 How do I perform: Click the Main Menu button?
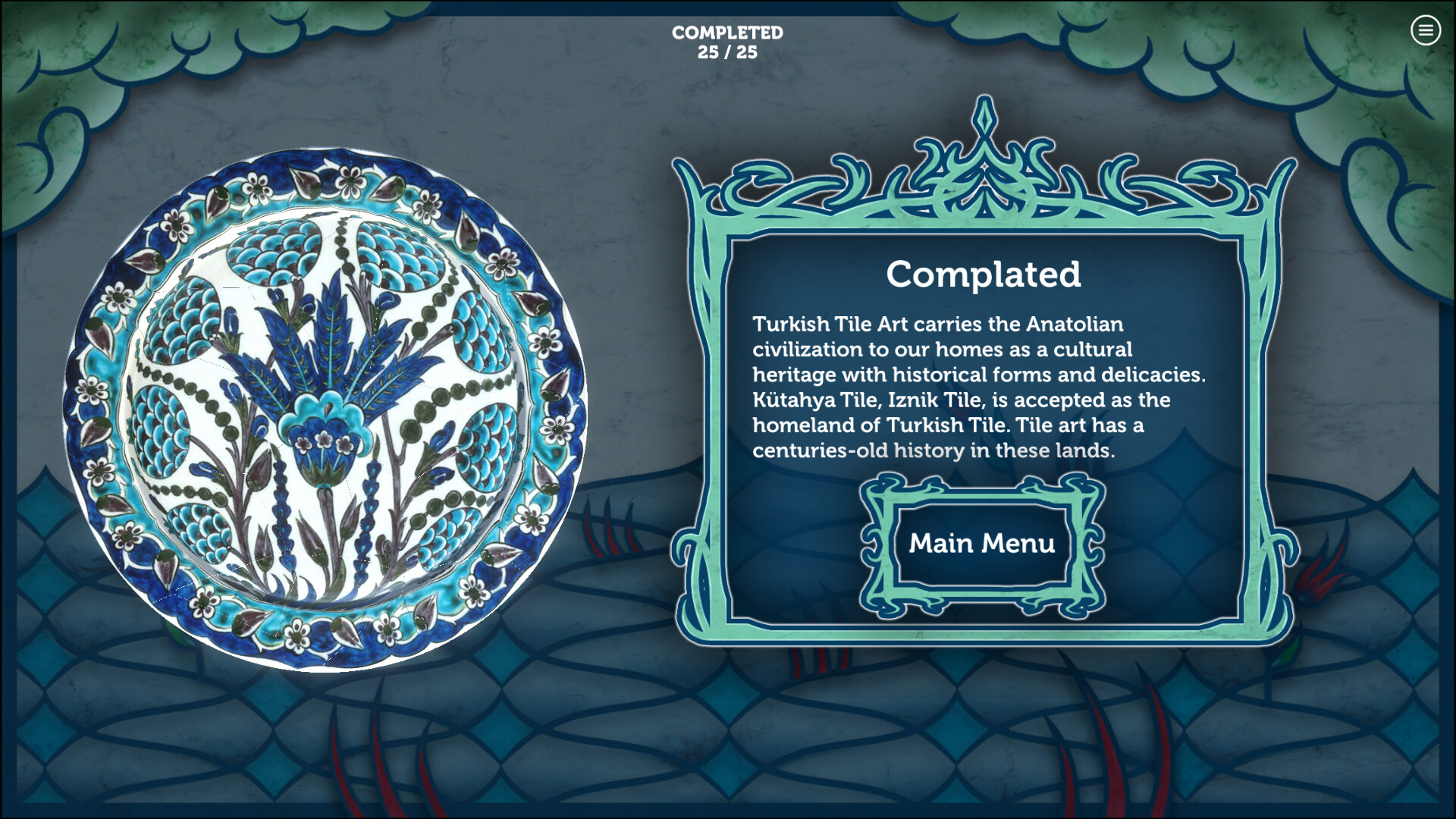pyautogui.click(x=982, y=542)
